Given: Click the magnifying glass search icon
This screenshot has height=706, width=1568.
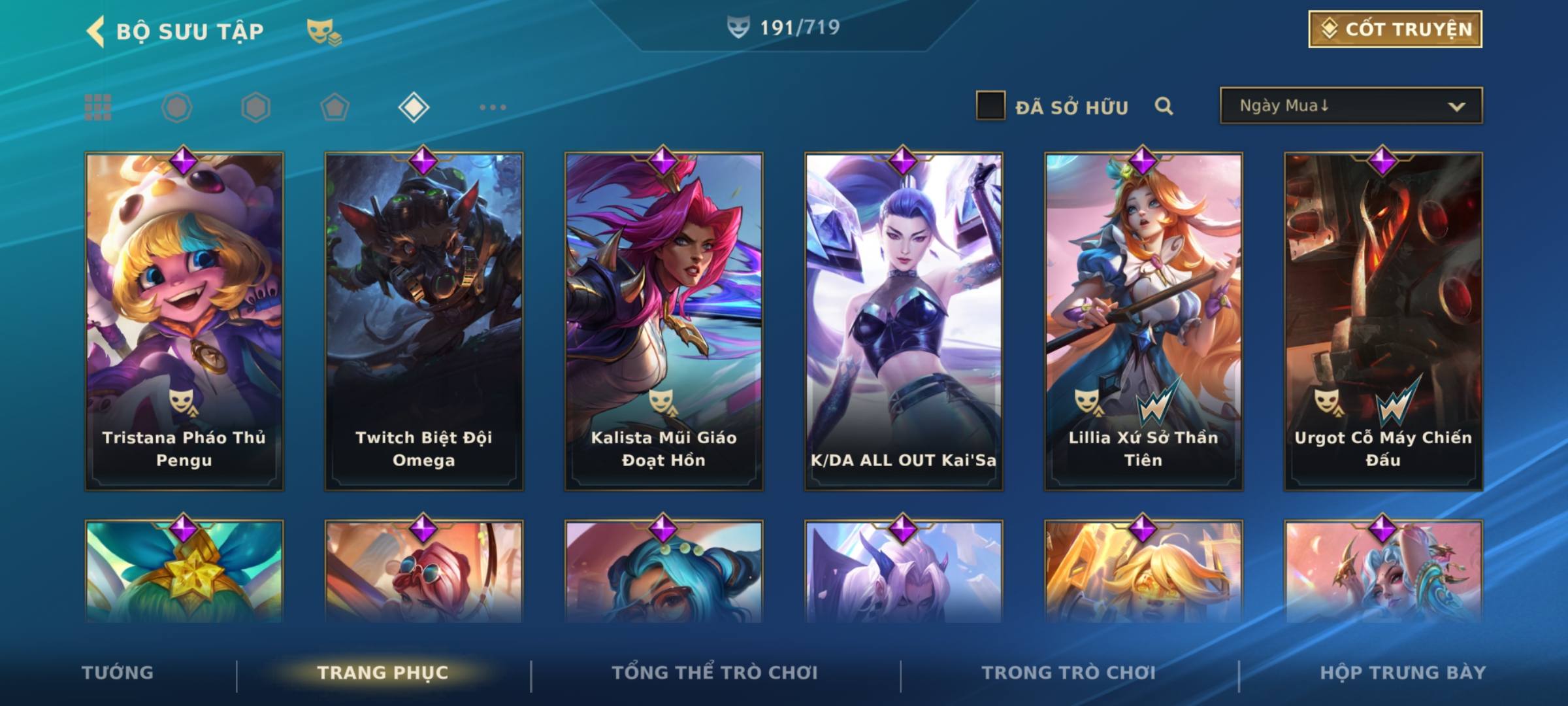Looking at the screenshot, I should [1164, 106].
